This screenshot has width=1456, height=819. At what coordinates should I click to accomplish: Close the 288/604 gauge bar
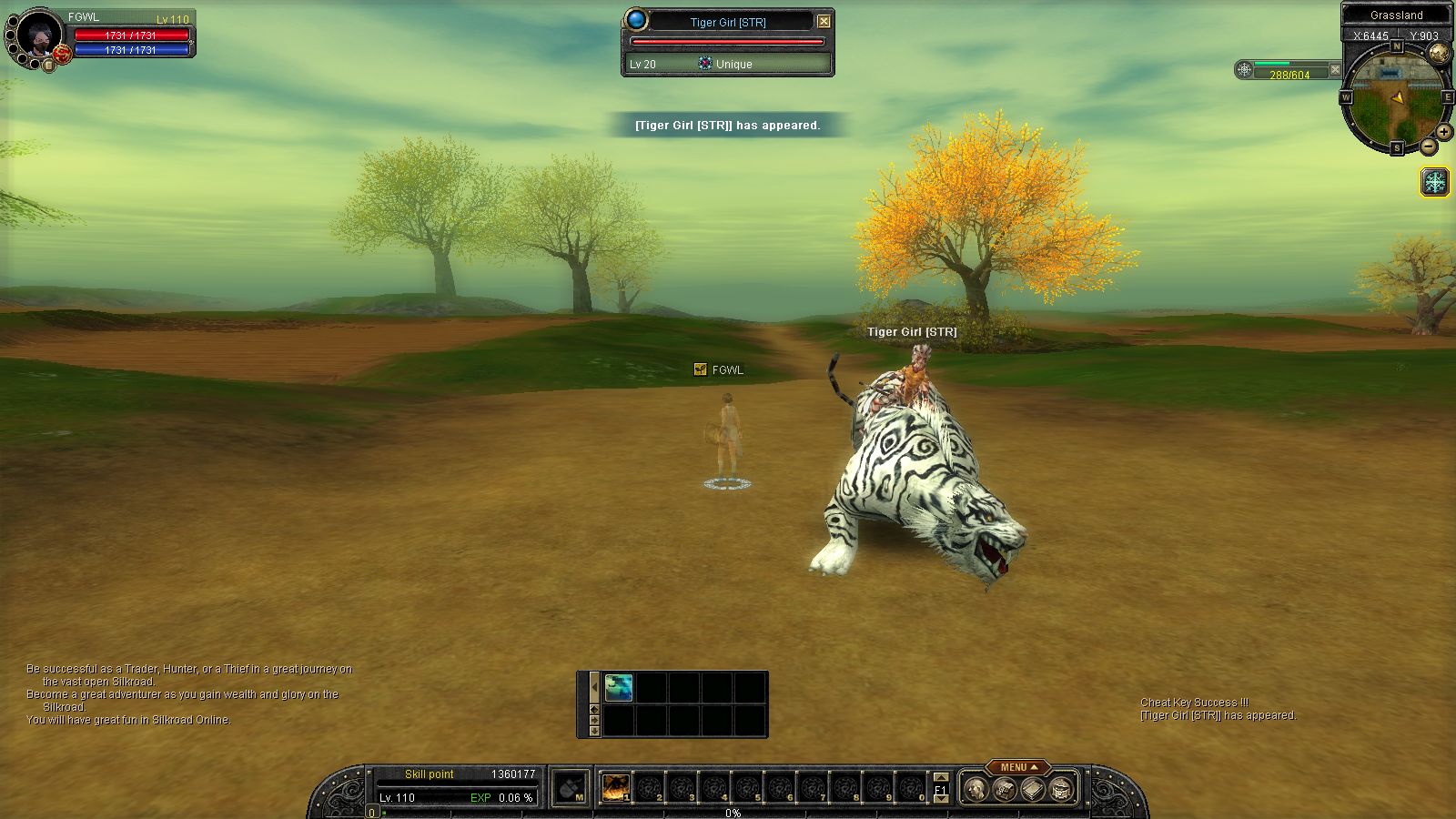(x=1335, y=69)
